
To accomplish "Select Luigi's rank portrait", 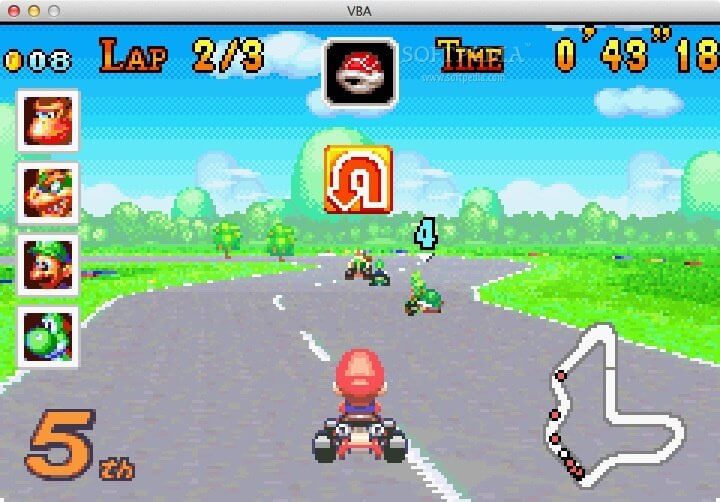I will click(x=47, y=264).
